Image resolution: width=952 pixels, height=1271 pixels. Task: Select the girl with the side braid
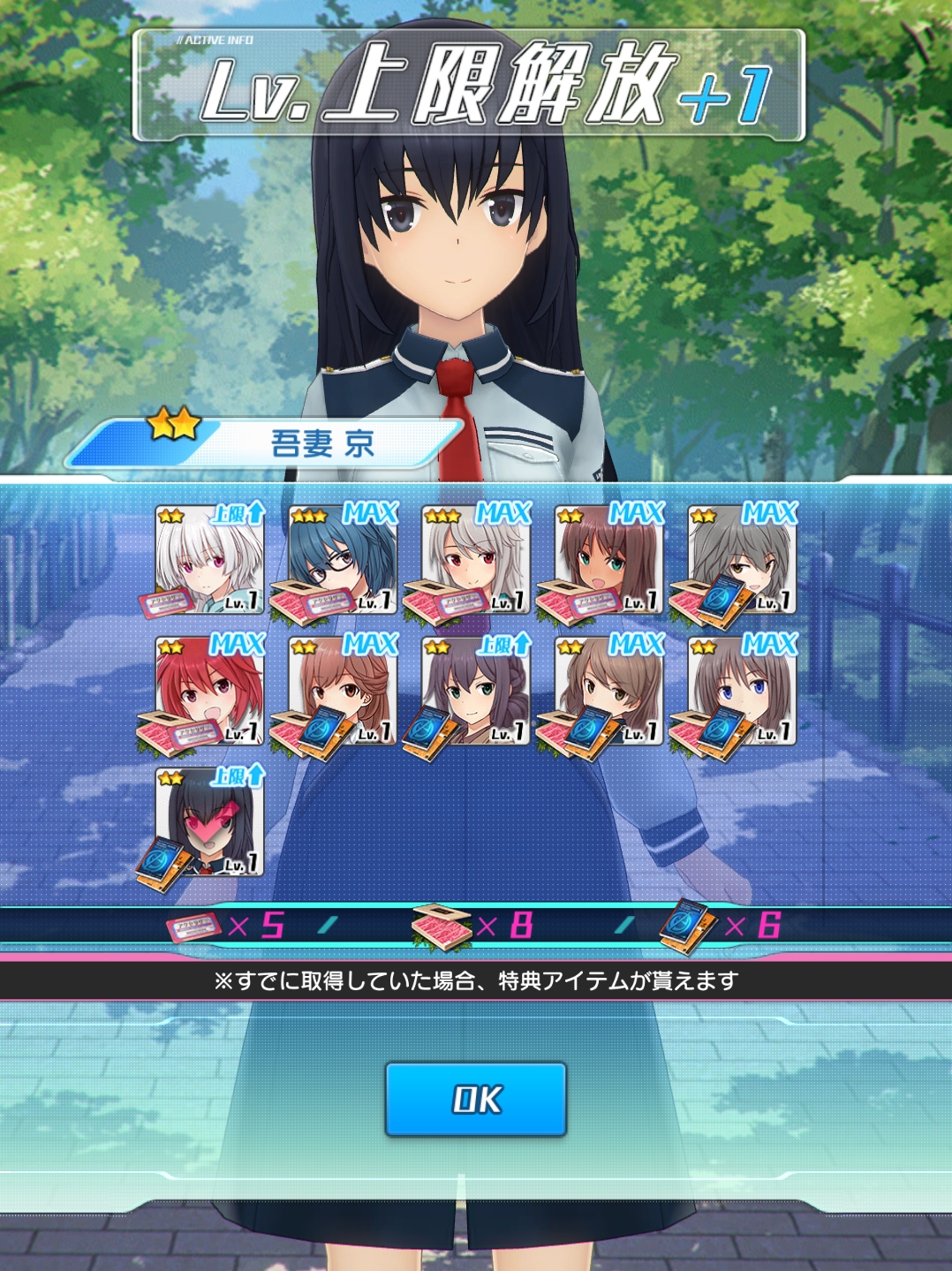pos(343,692)
